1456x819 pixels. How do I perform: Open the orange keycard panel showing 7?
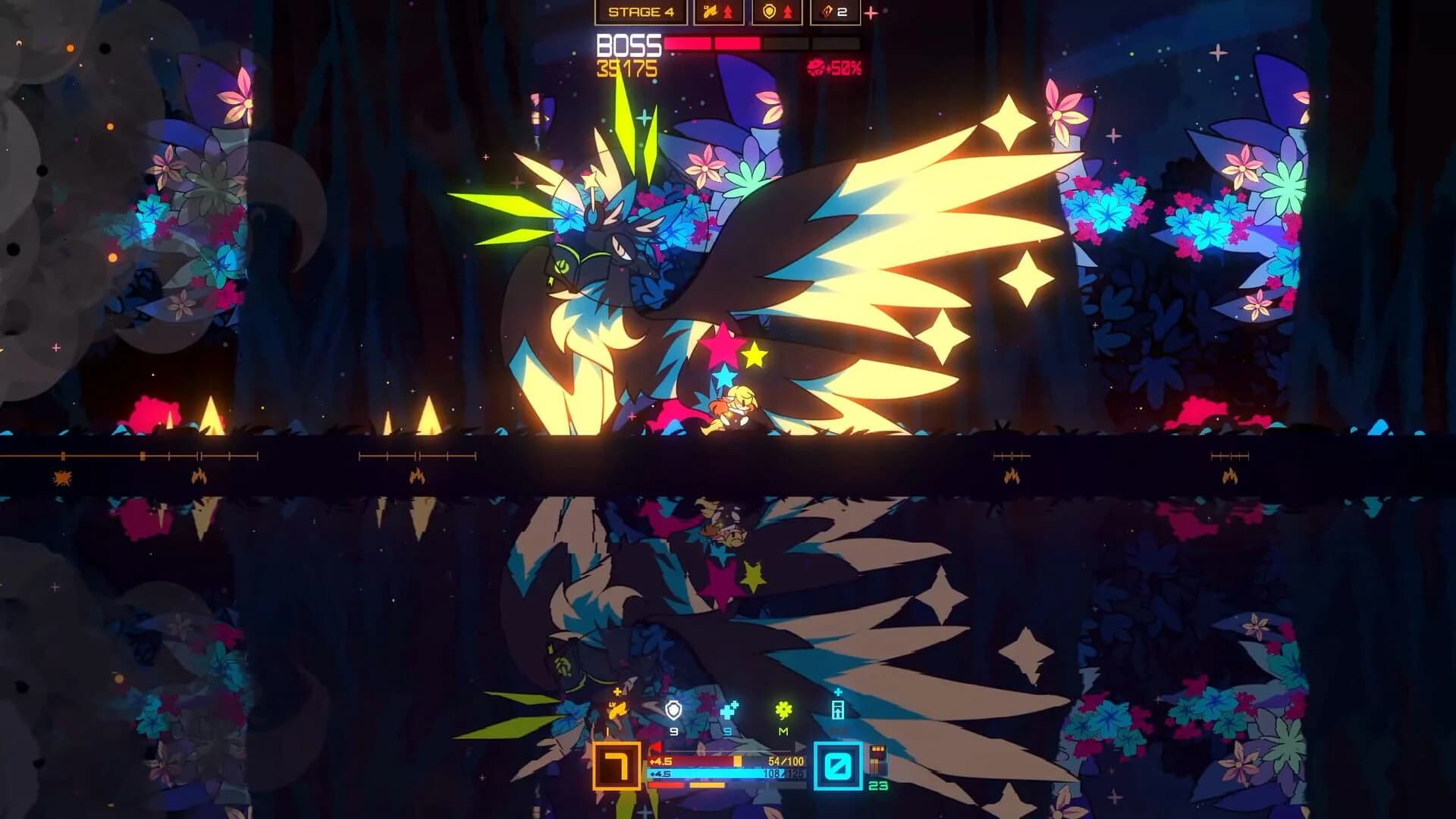click(617, 766)
